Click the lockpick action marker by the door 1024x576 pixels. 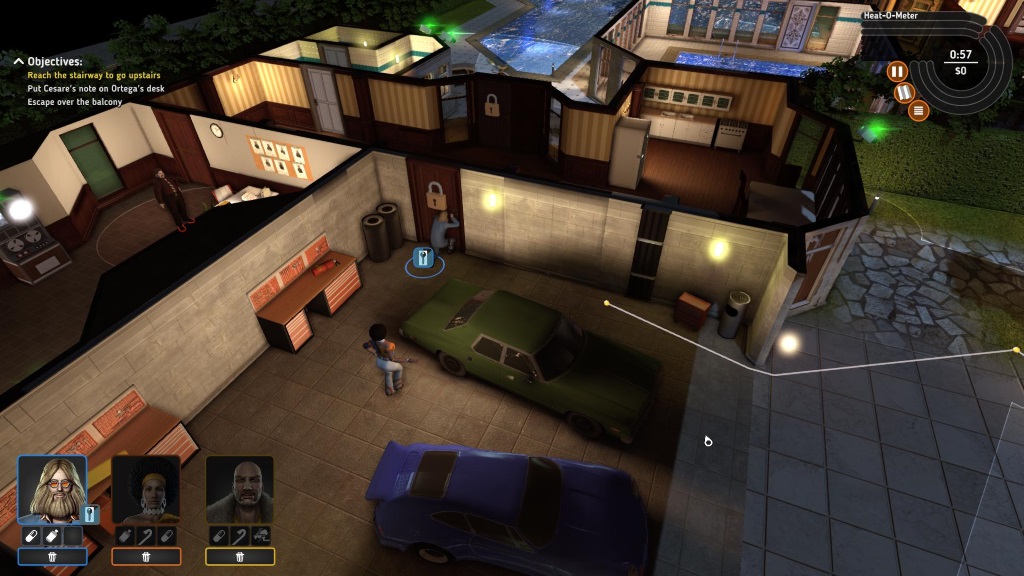pos(423,261)
